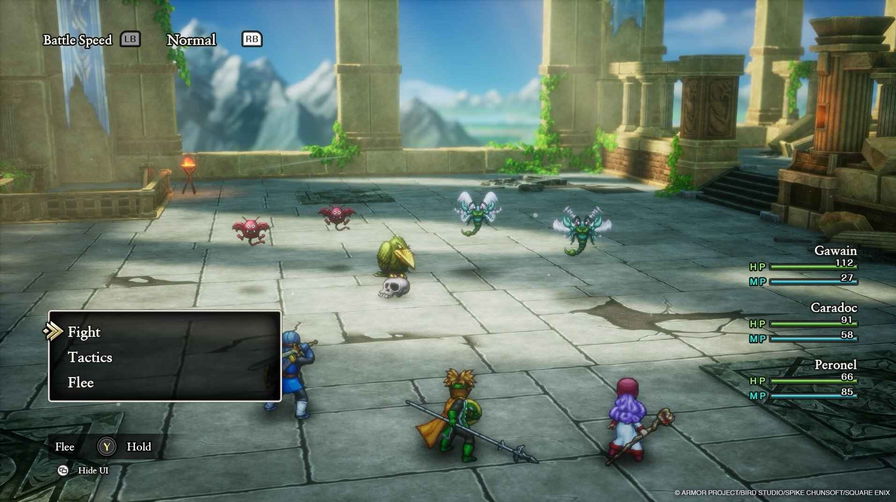Image resolution: width=896 pixels, height=502 pixels.
Task: Select the Fight command
Action: (84, 332)
